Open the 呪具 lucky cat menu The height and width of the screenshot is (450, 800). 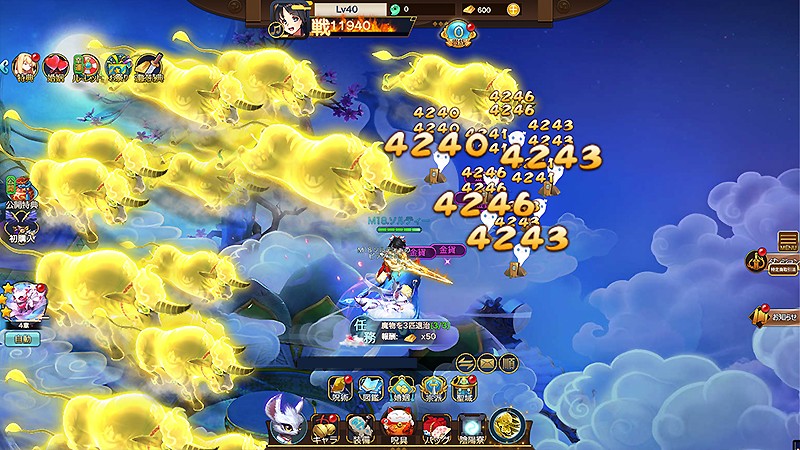click(x=397, y=426)
